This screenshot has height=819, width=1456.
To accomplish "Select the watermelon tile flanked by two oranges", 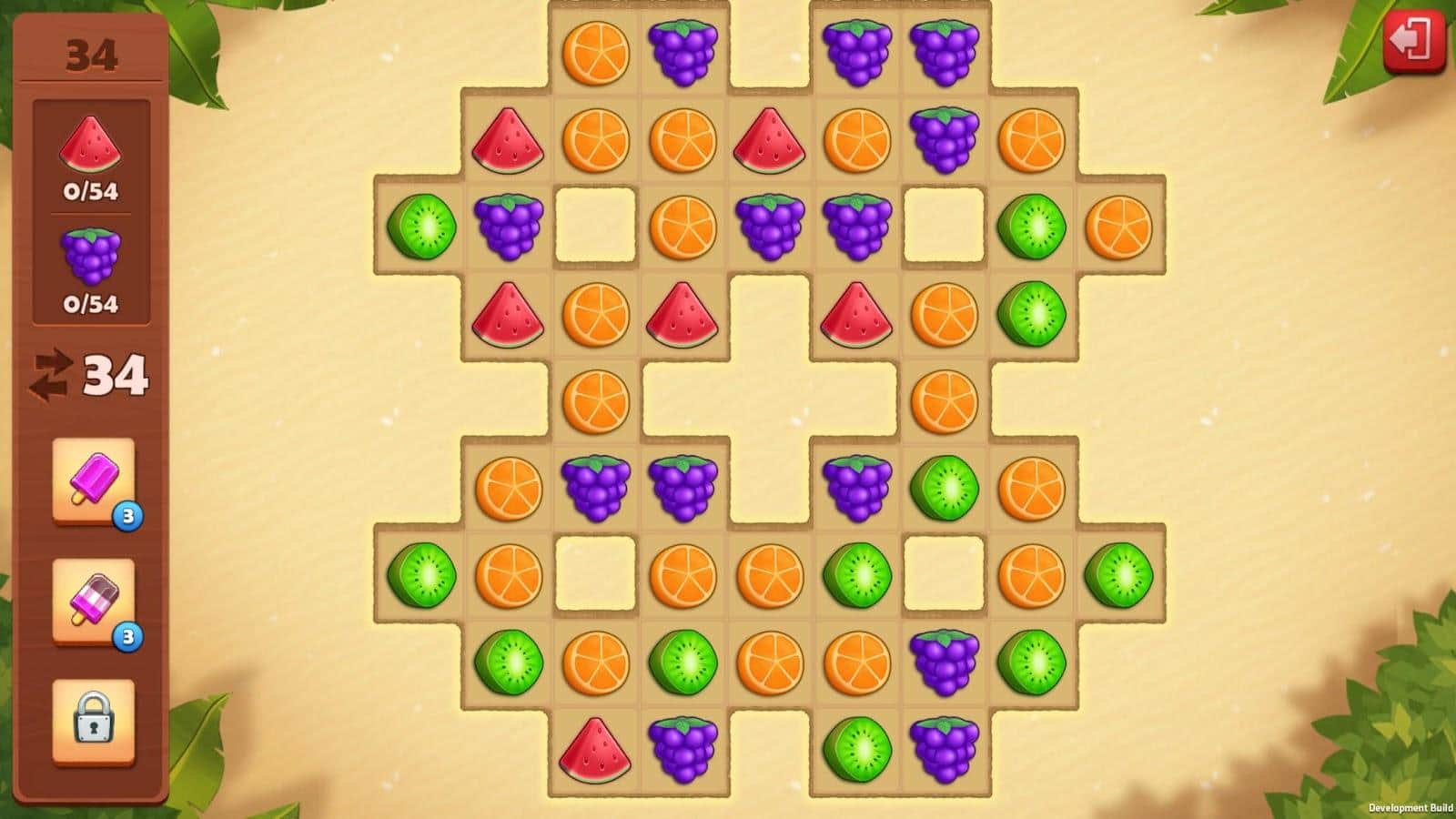I will tap(770, 140).
